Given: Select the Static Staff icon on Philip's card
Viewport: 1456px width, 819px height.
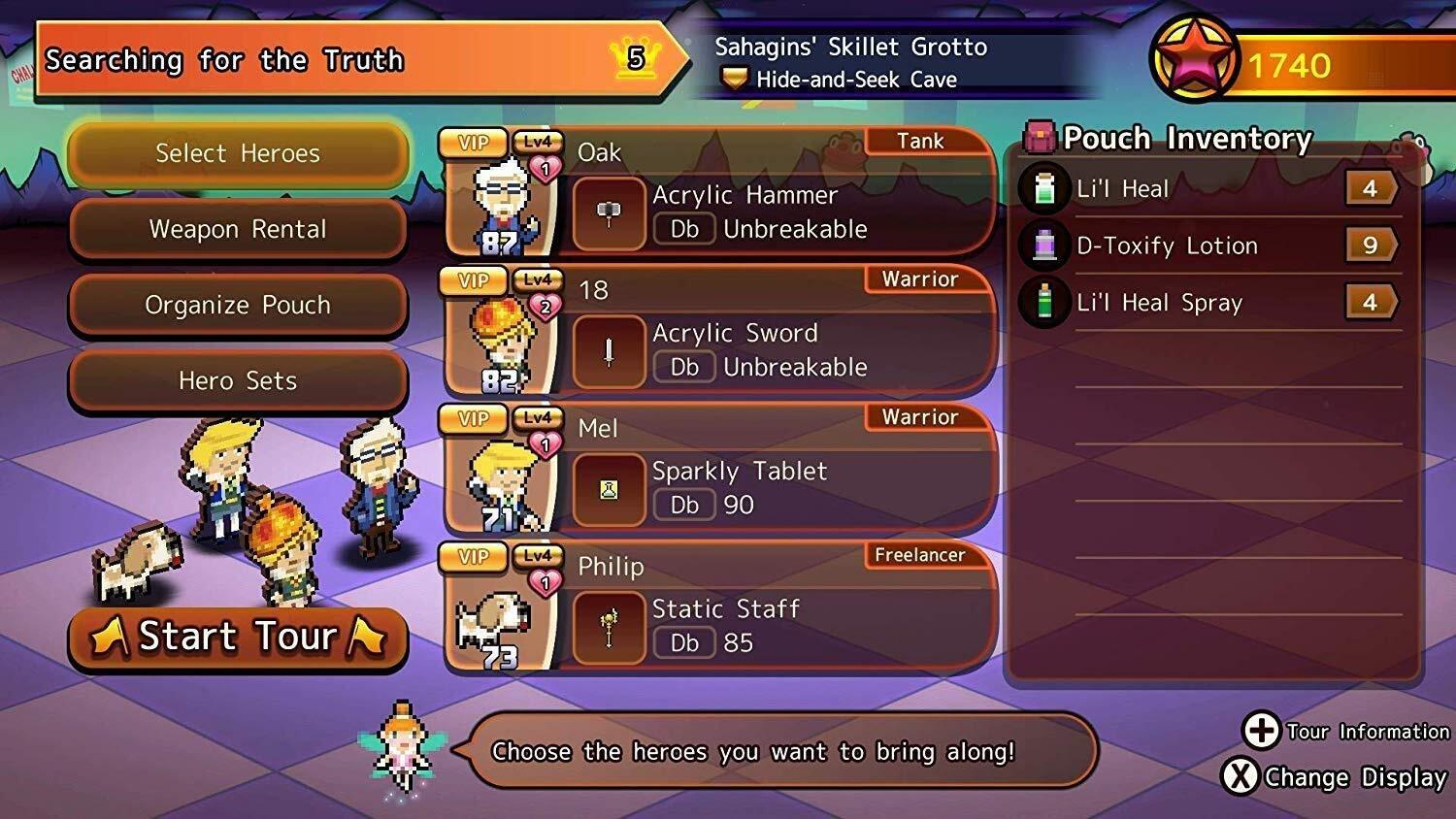Looking at the screenshot, I should click(x=608, y=627).
